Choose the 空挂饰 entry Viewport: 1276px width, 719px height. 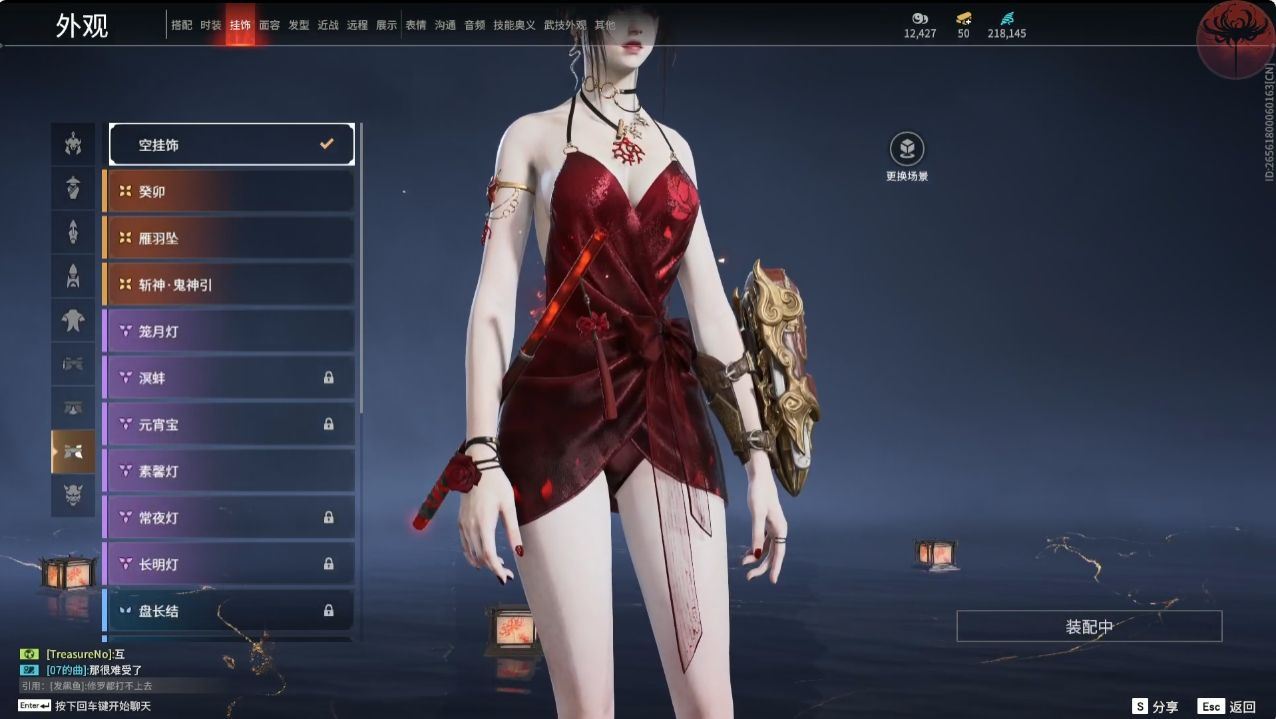pos(231,145)
